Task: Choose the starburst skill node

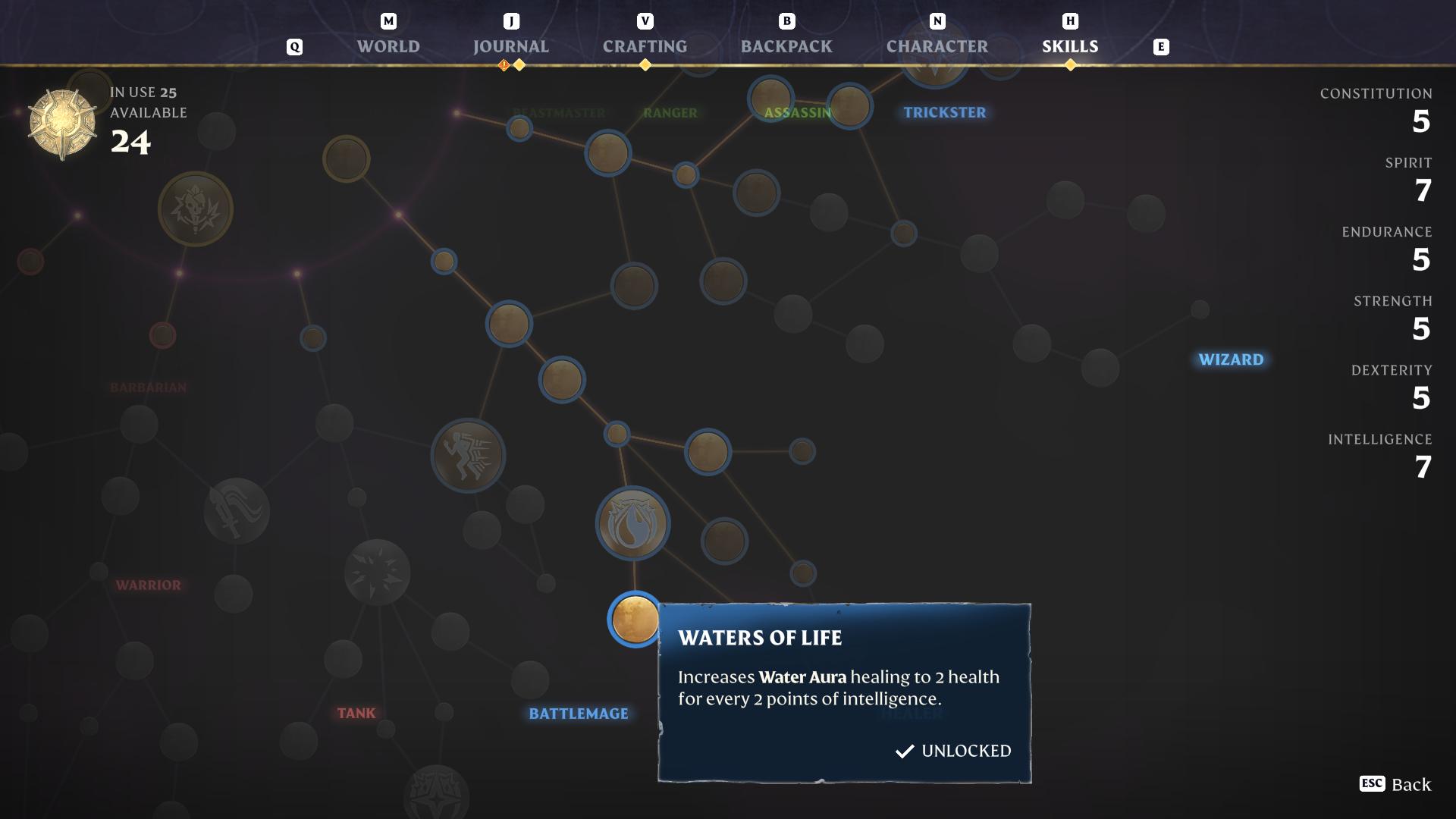Action: click(377, 572)
